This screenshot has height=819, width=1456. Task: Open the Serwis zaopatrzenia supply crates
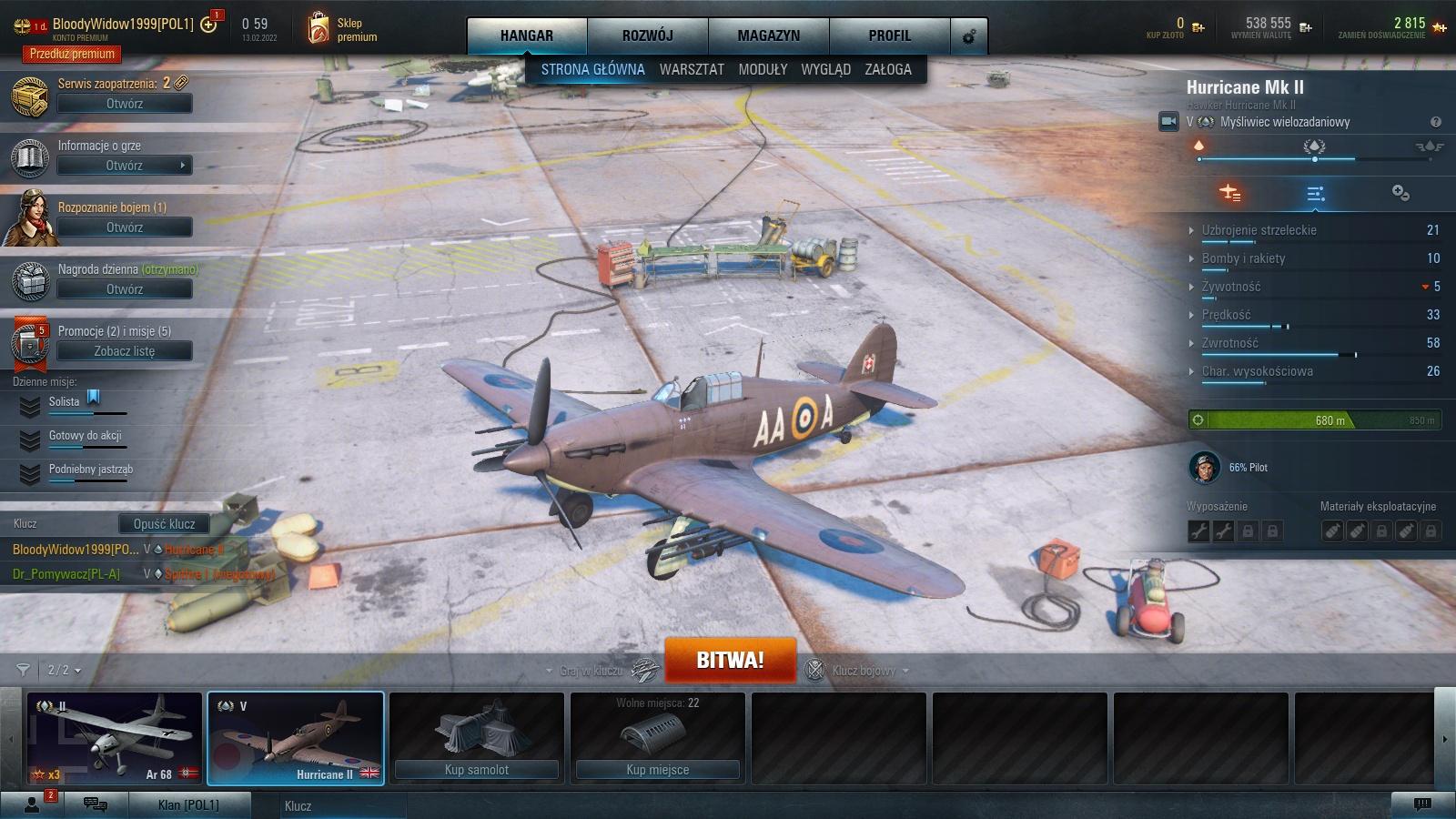125,104
